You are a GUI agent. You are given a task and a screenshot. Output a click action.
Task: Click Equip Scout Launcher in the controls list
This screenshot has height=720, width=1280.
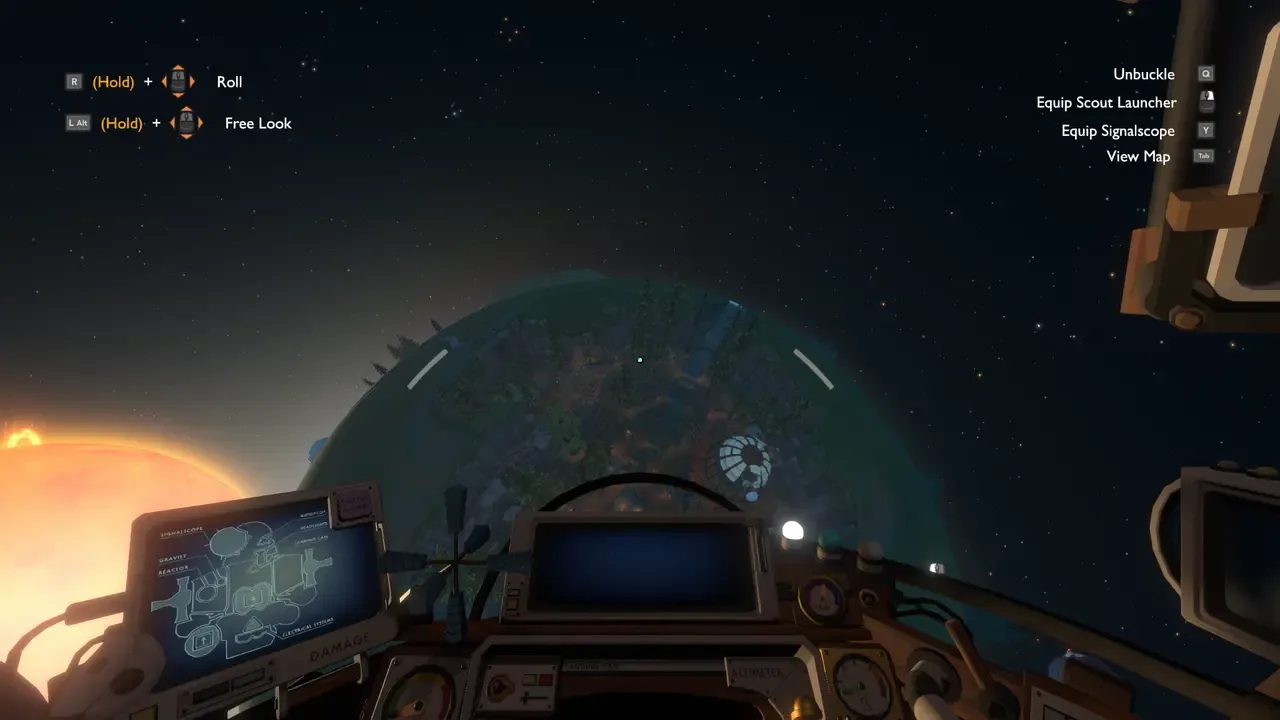(1107, 102)
